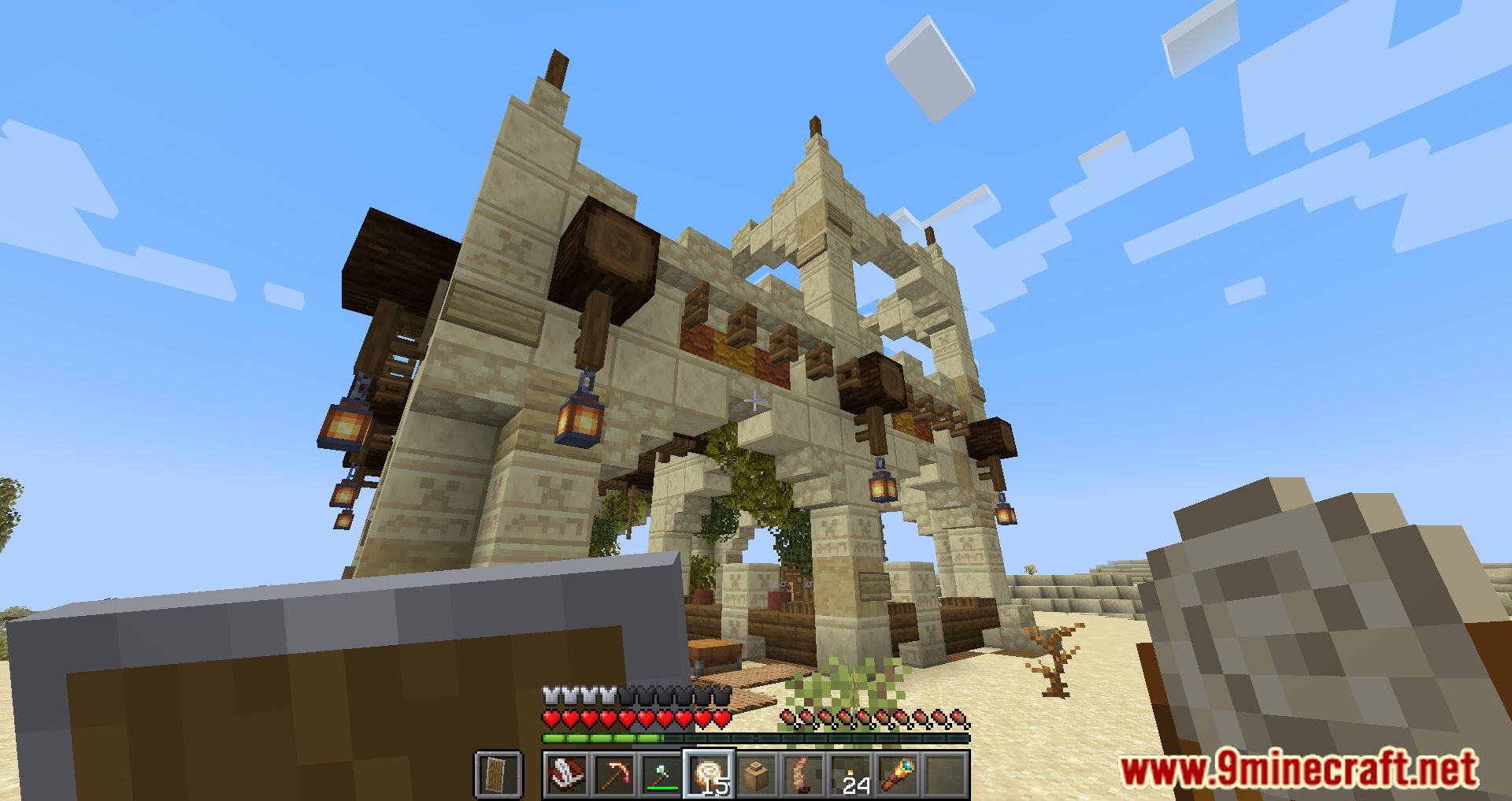This screenshot has width=1512, height=801.
Task: Choose the pickaxe in the hotbar
Action: point(613,774)
